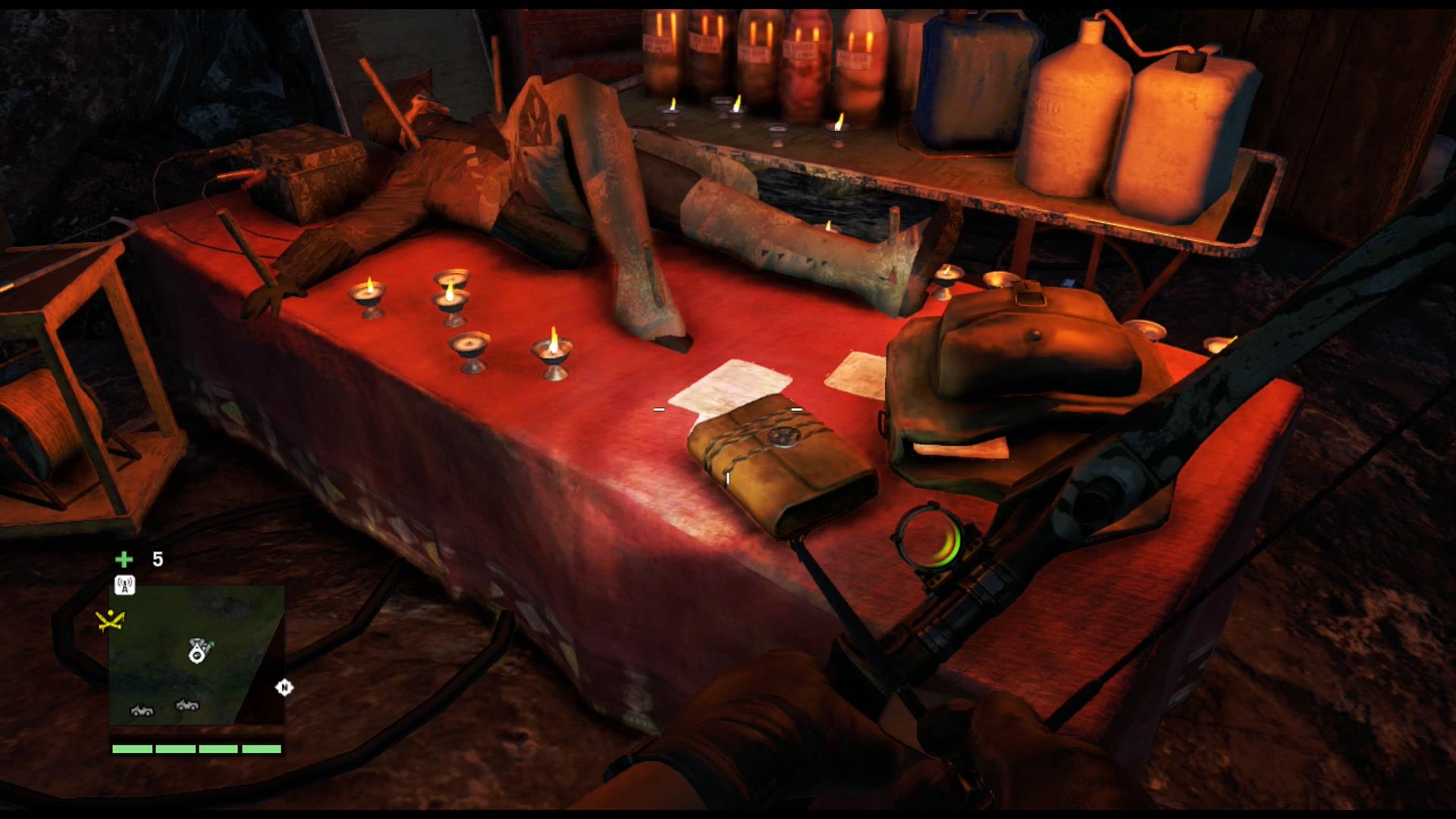This screenshot has width=1456, height=819.
Task: Click the first segment of the health bar
Action: [x=132, y=748]
